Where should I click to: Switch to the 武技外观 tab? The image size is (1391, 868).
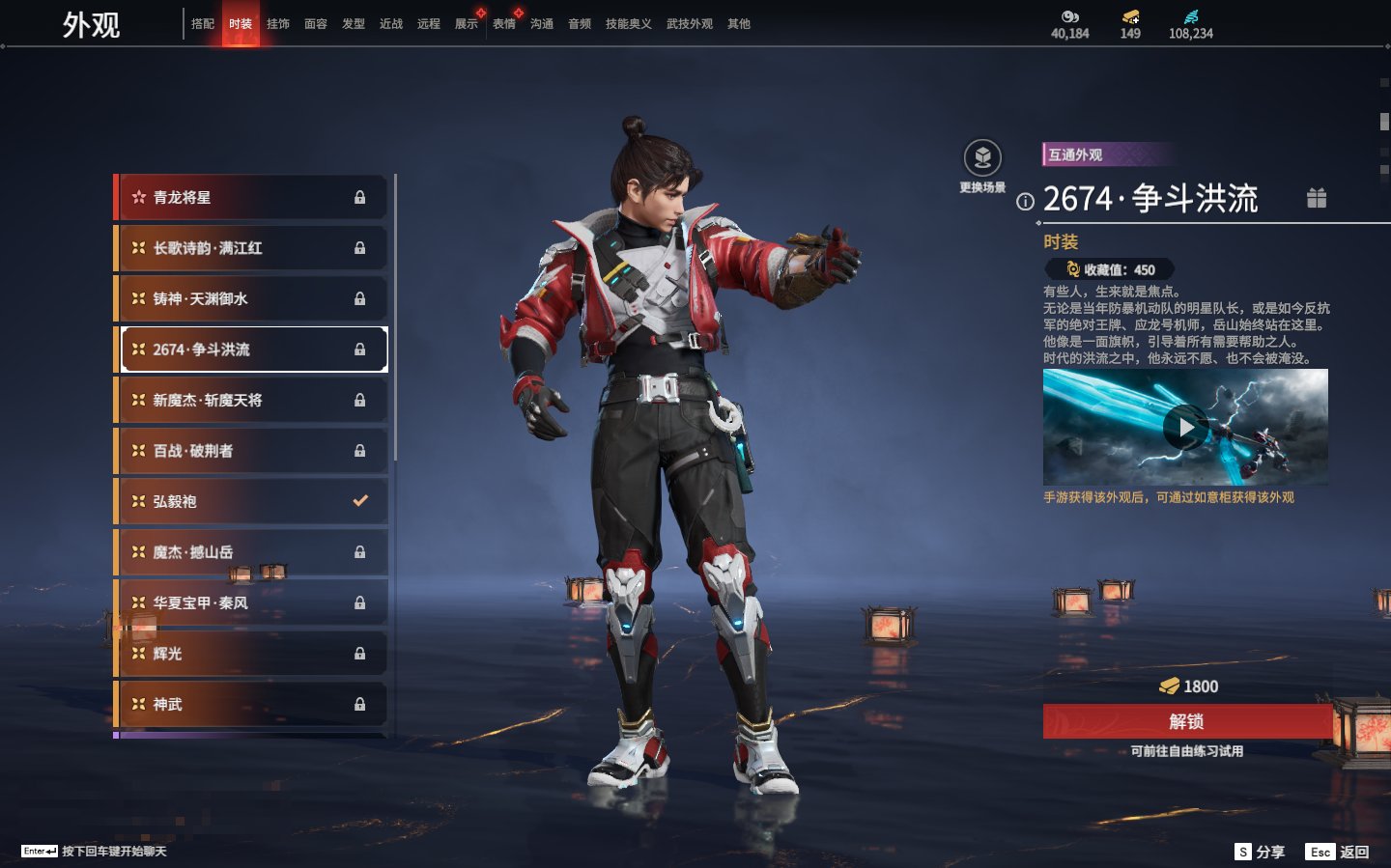click(x=689, y=24)
